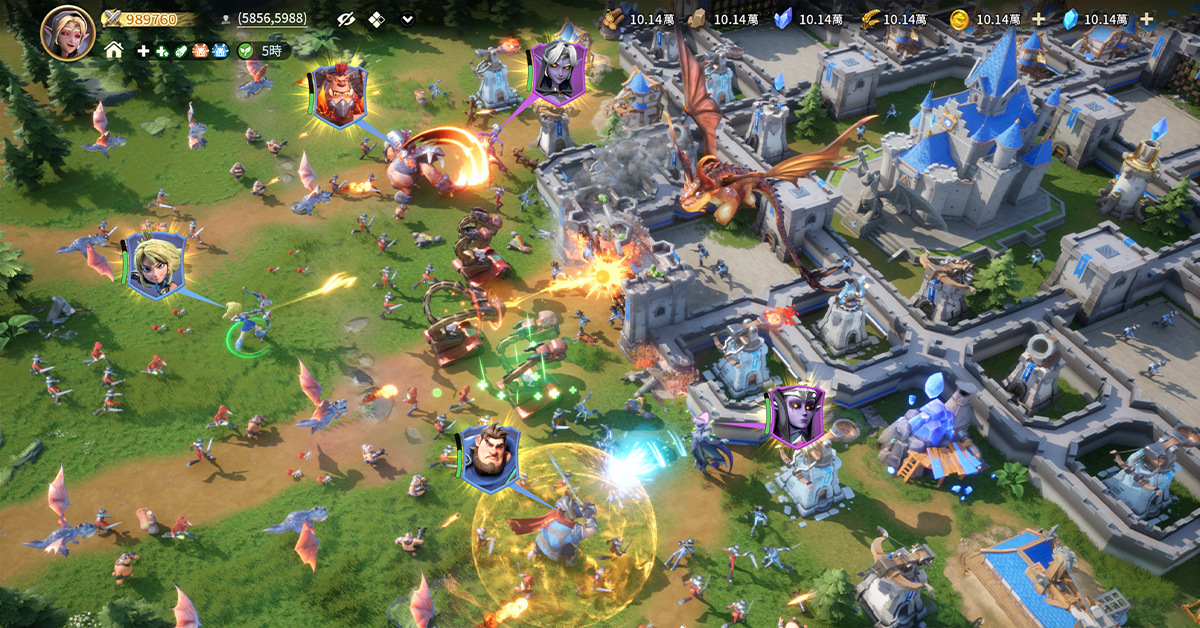Click the wheat resource icon
Image resolution: width=1200 pixels, height=628 pixels.
coord(869,19)
